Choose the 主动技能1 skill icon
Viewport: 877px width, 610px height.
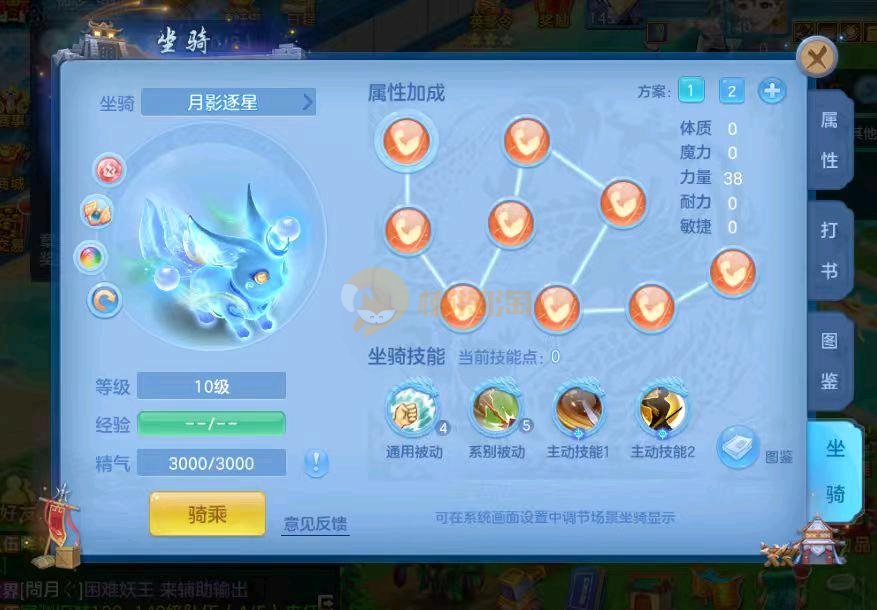(x=578, y=411)
